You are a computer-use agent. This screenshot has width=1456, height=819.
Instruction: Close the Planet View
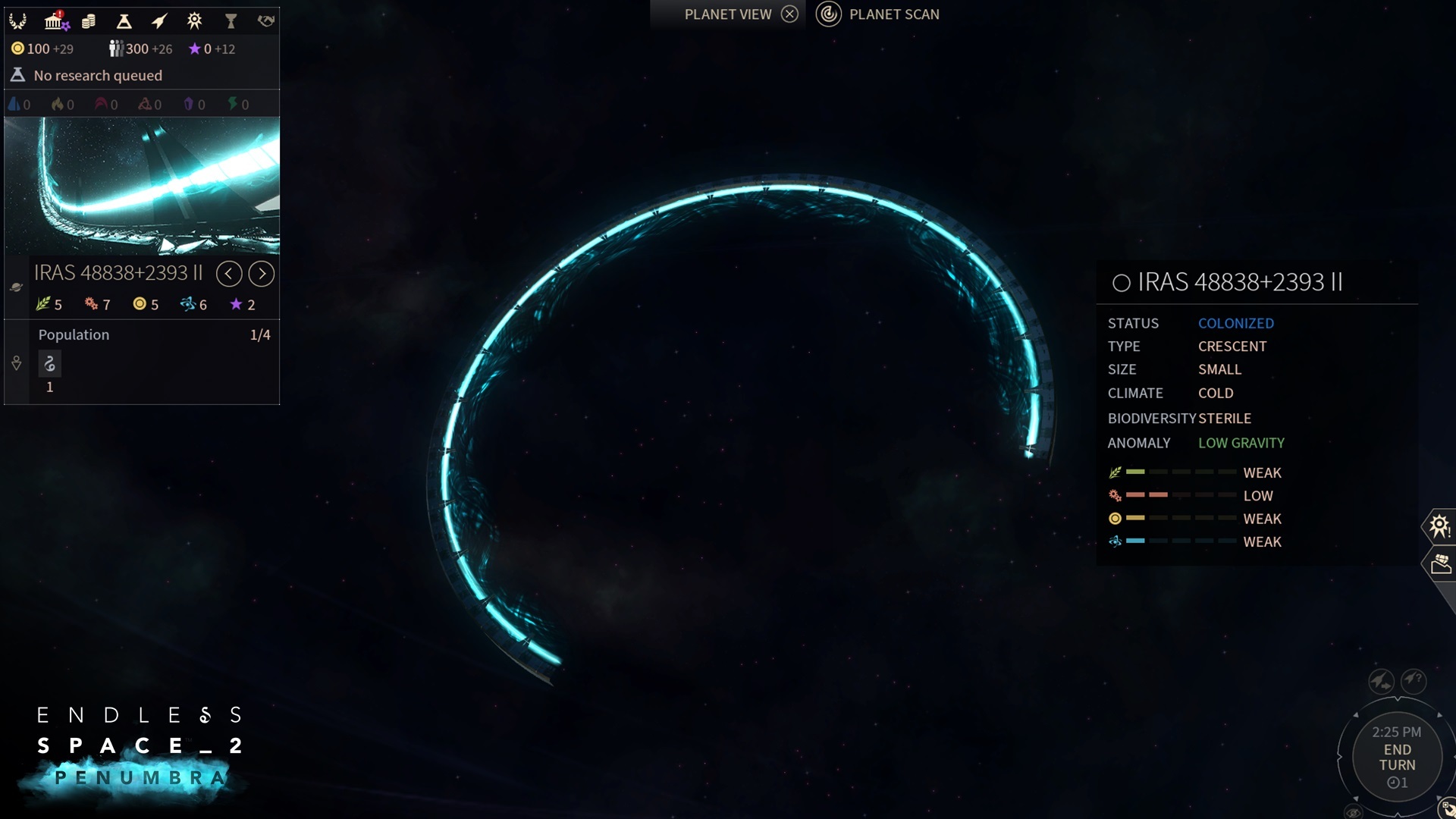(x=789, y=14)
